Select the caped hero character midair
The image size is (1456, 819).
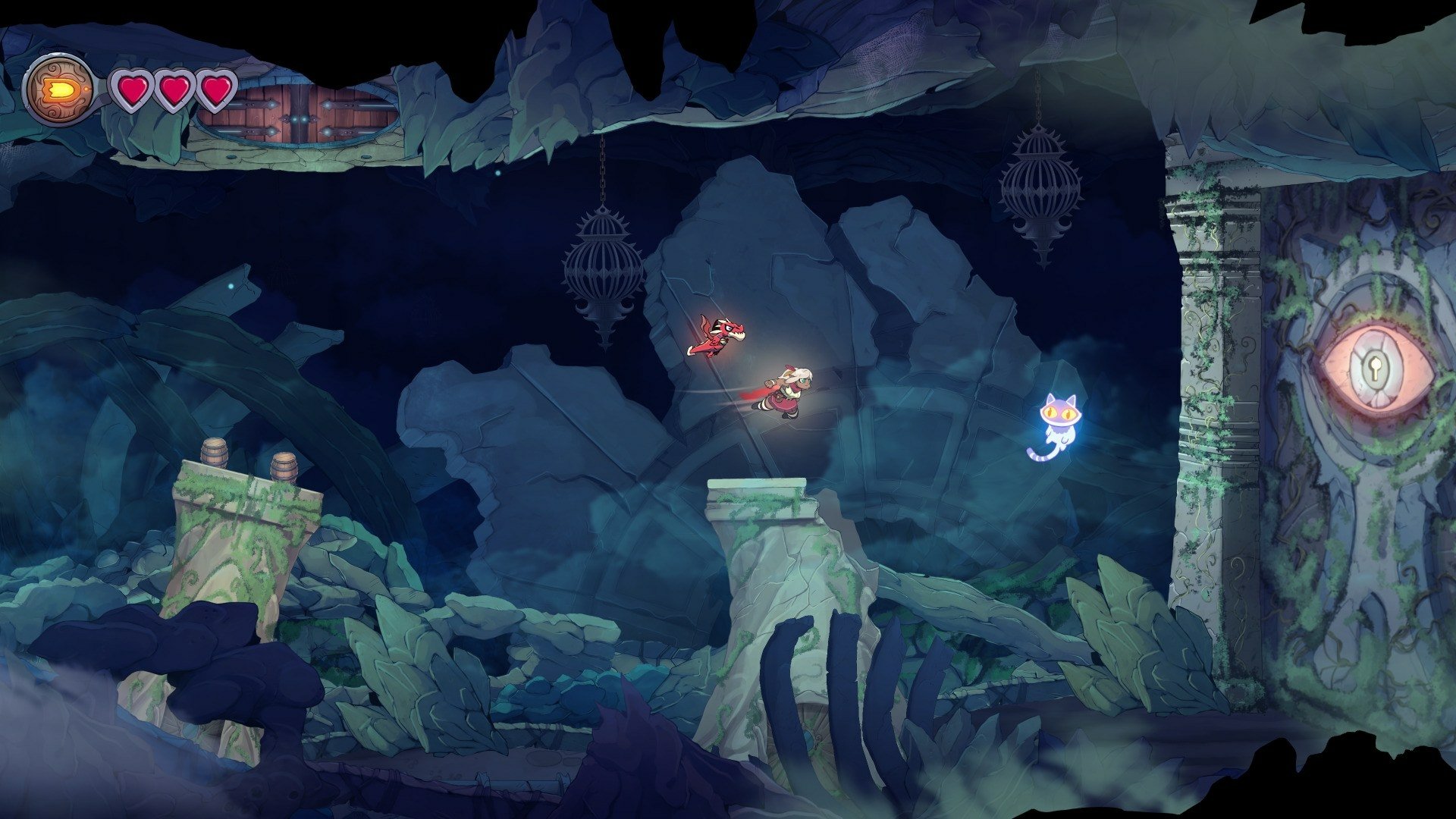click(x=789, y=391)
